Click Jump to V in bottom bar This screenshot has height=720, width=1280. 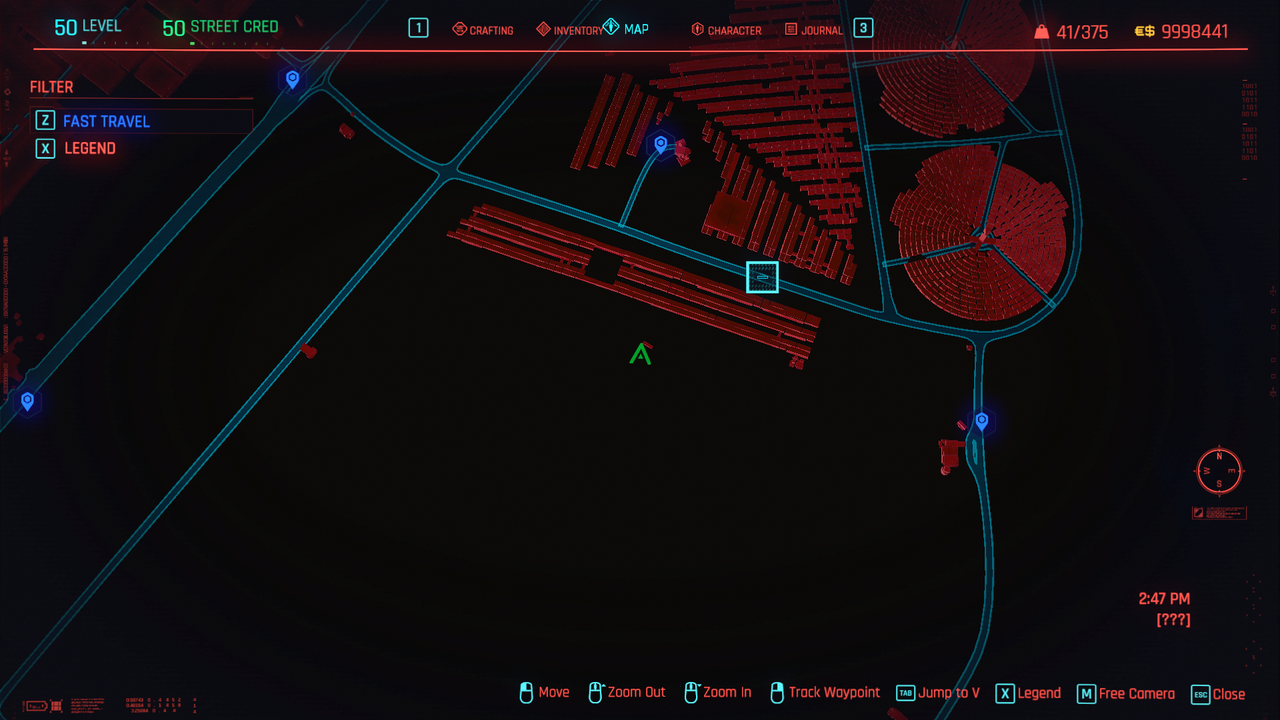[x=938, y=693]
